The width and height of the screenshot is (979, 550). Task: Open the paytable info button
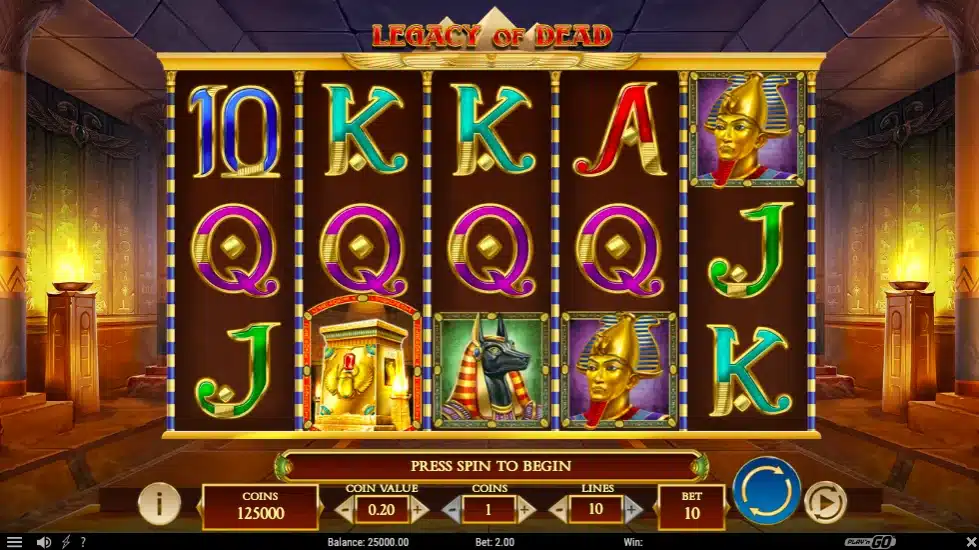[x=158, y=503]
